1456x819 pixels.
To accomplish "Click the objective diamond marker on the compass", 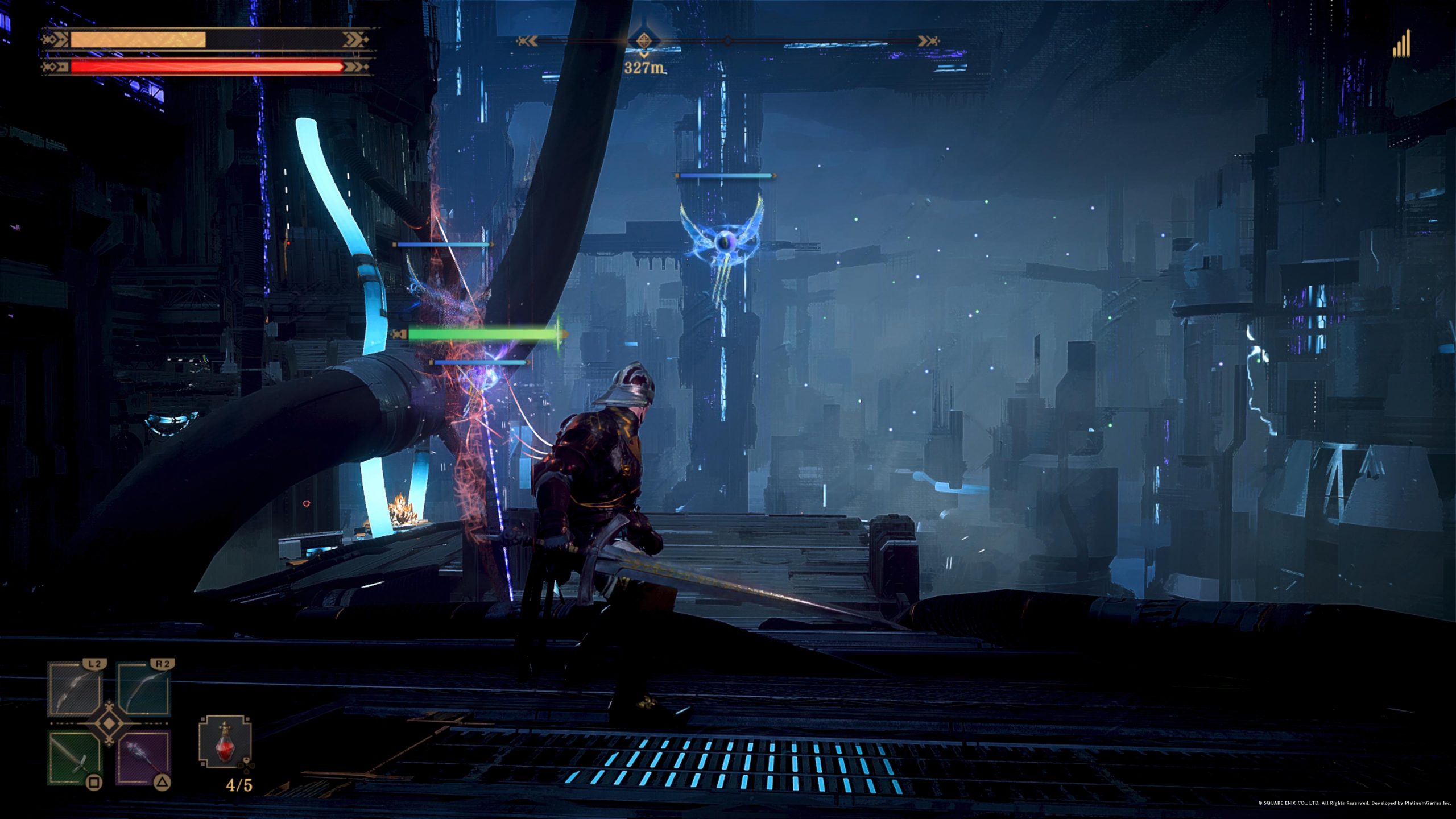I will pyautogui.click(x=644, y=40).
